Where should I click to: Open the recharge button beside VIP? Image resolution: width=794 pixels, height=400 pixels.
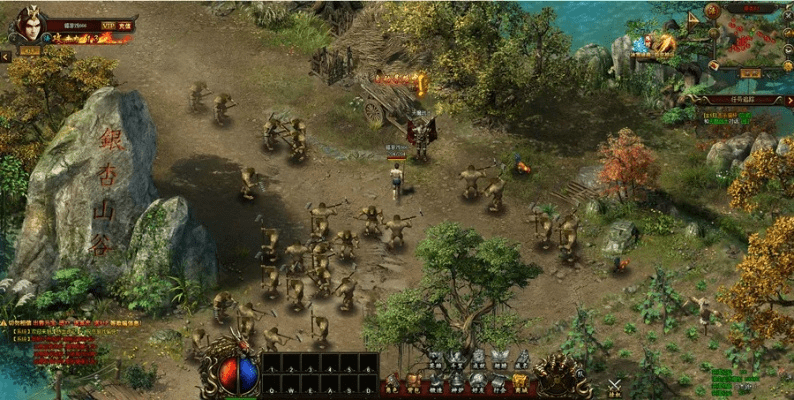click(x=123, y=26)
